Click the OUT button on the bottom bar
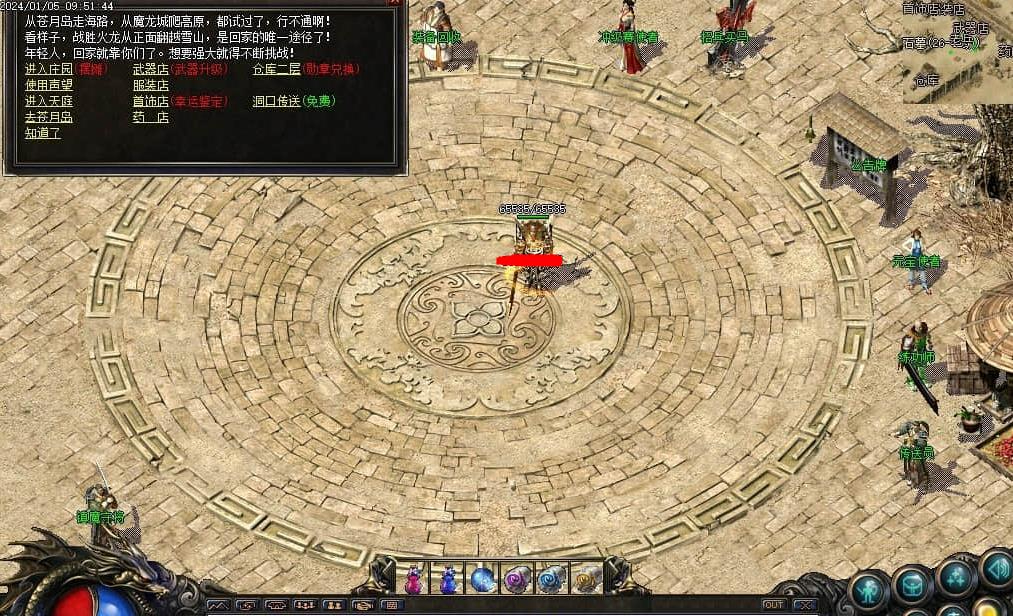The width and height of the screenshot is (1013, 616). [773, 605]
